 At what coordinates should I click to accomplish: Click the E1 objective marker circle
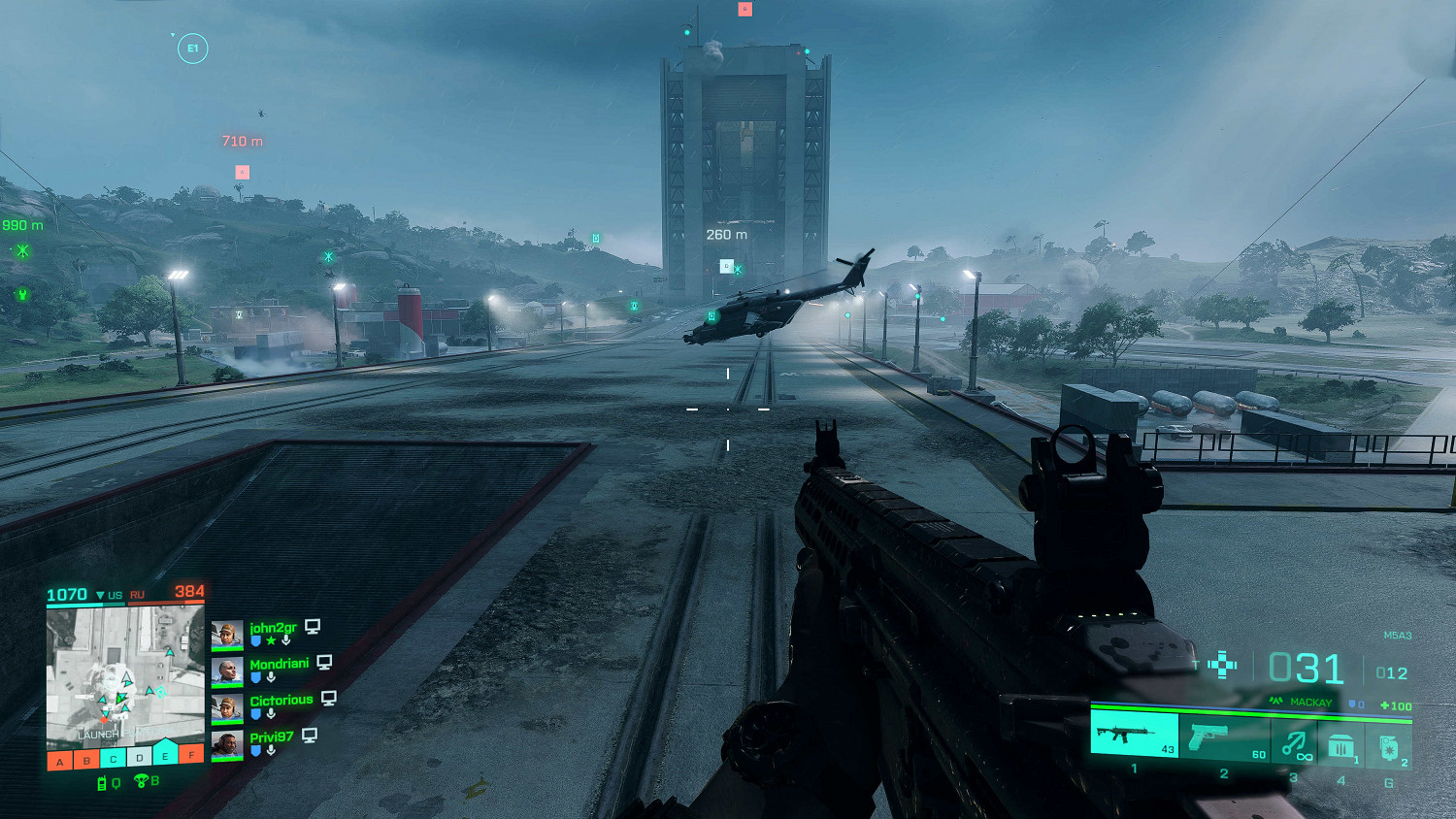(192, 49)
